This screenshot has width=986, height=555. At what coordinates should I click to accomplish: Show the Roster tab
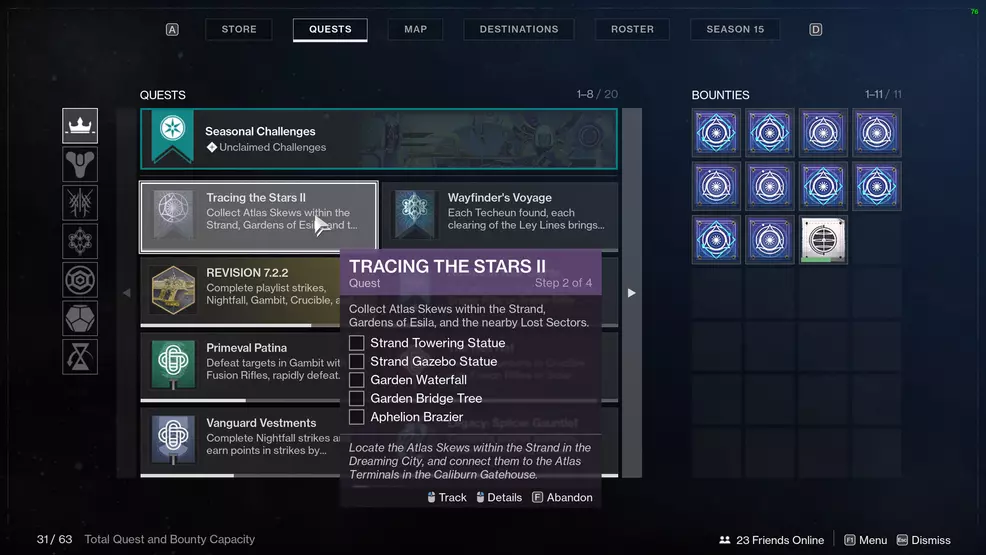[x=632, y=30]
